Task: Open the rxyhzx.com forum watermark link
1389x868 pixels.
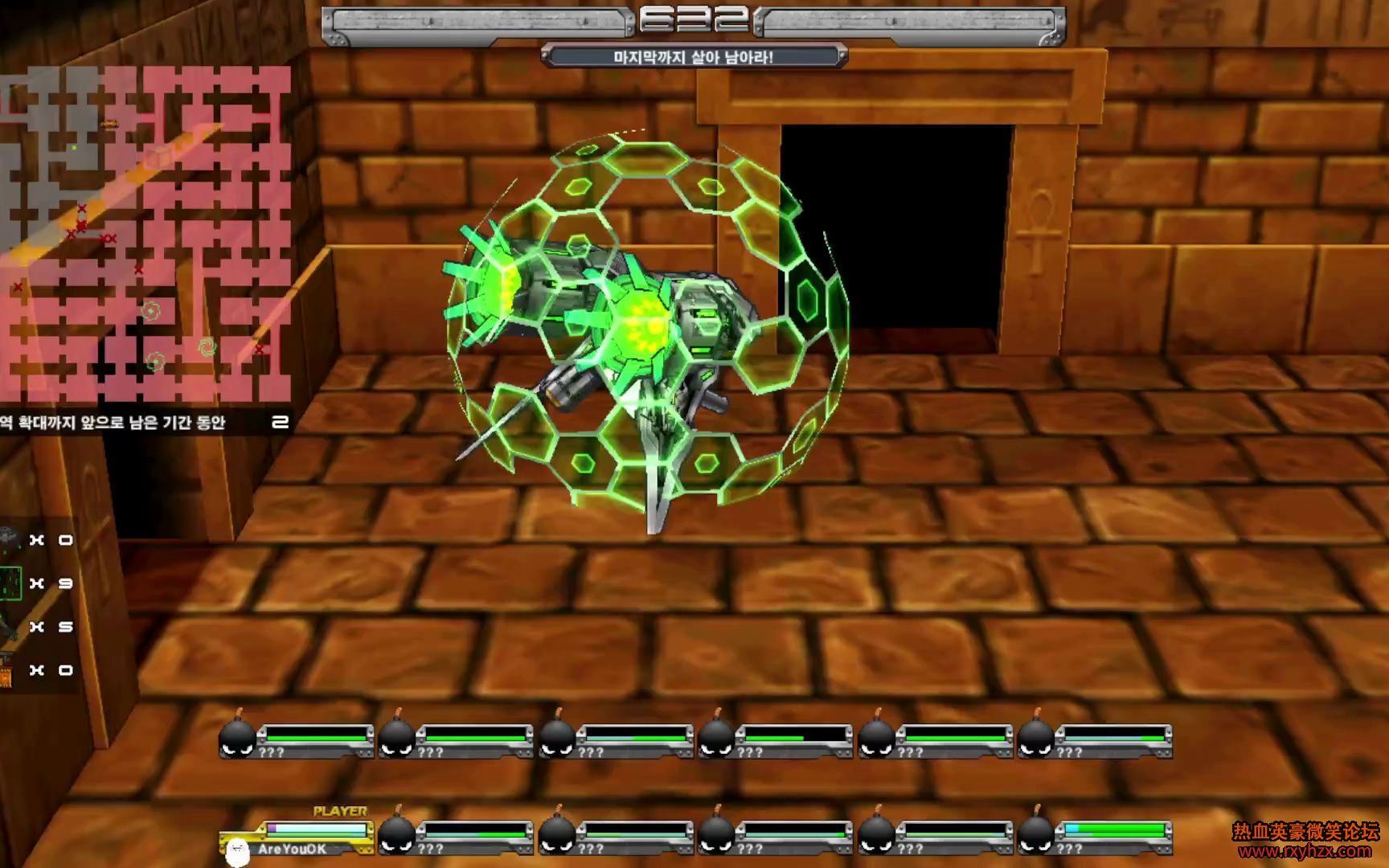Action: 1305,841
